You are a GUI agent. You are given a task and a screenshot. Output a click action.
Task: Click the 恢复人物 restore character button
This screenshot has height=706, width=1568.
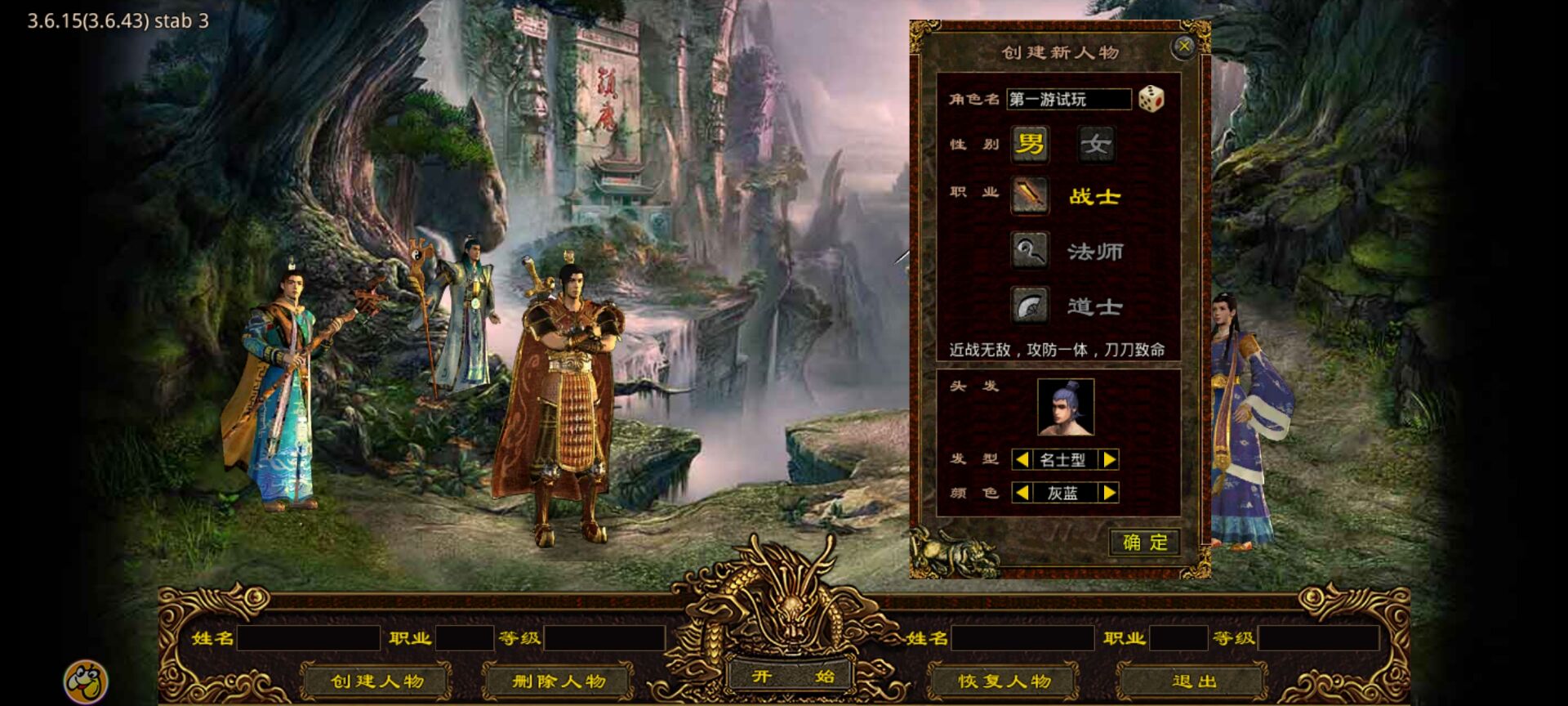[x=1004, y=679]
